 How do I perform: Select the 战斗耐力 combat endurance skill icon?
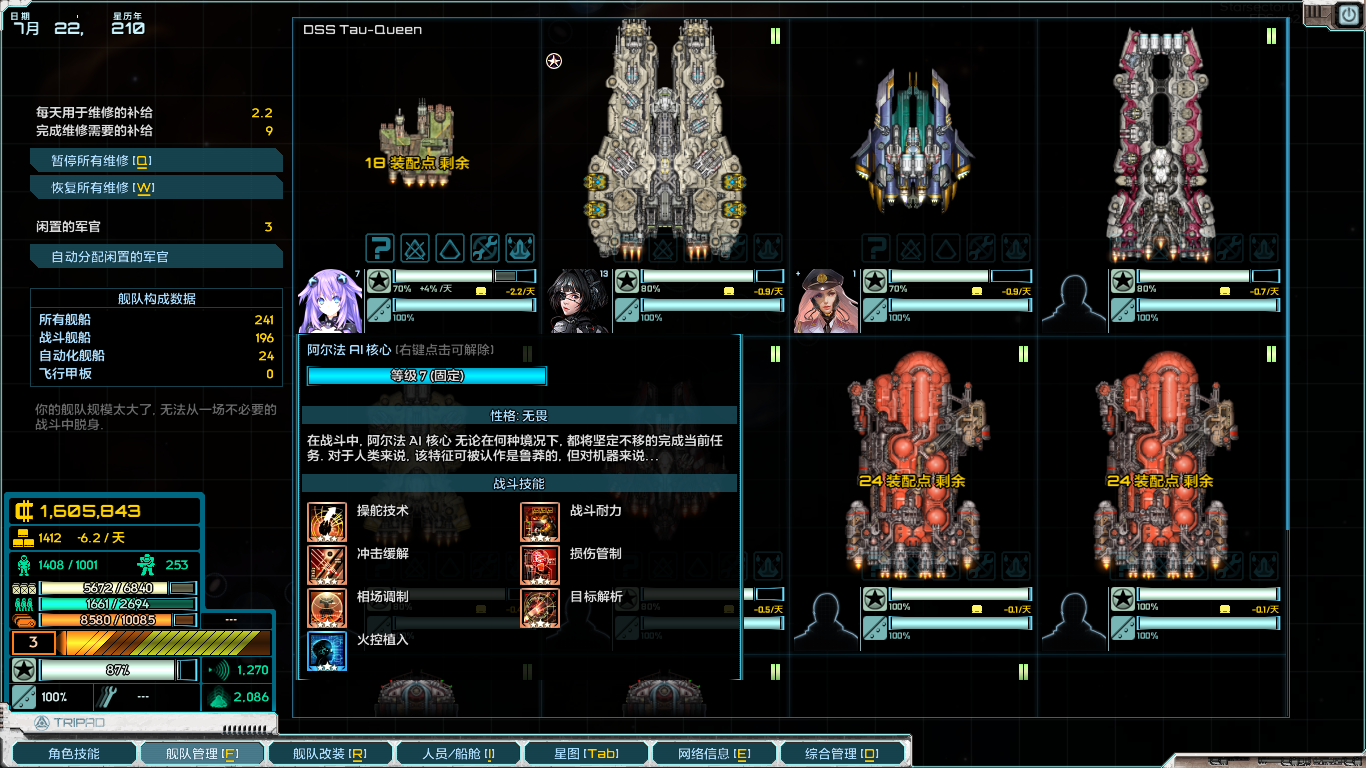point(540,522)
